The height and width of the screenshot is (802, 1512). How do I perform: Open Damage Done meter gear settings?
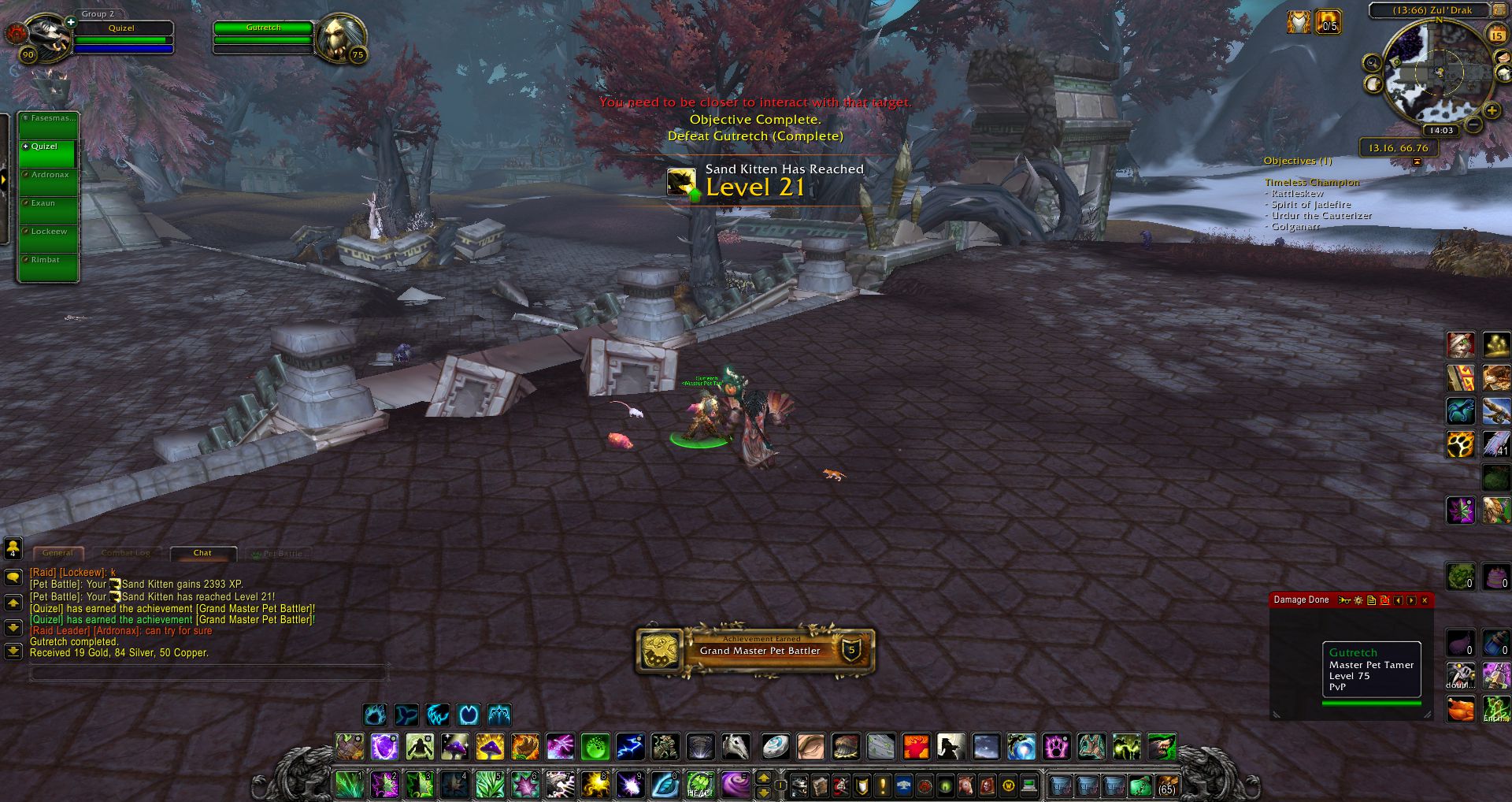(x=1358, y=600)
